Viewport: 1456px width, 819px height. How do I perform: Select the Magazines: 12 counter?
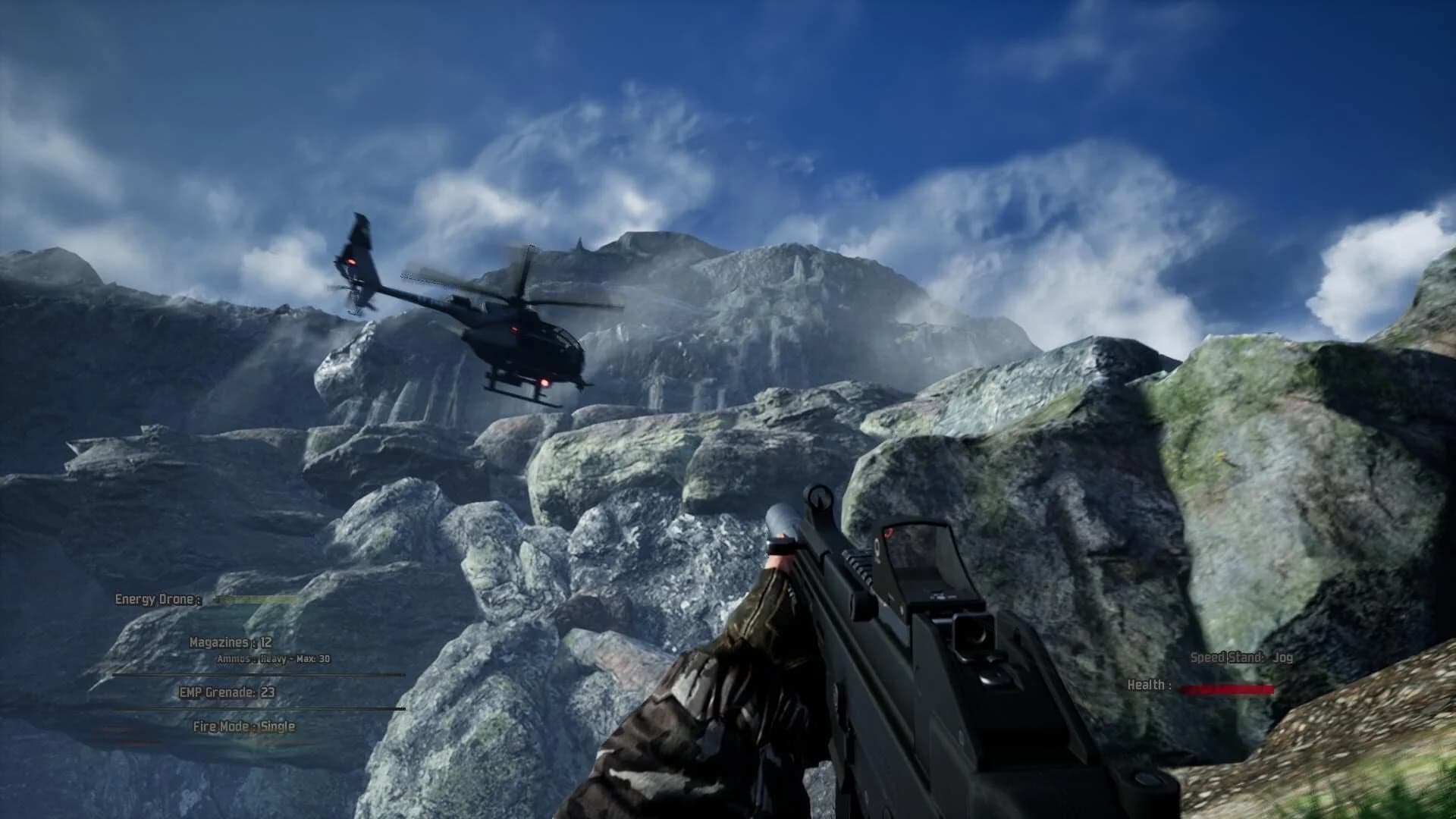231,643
